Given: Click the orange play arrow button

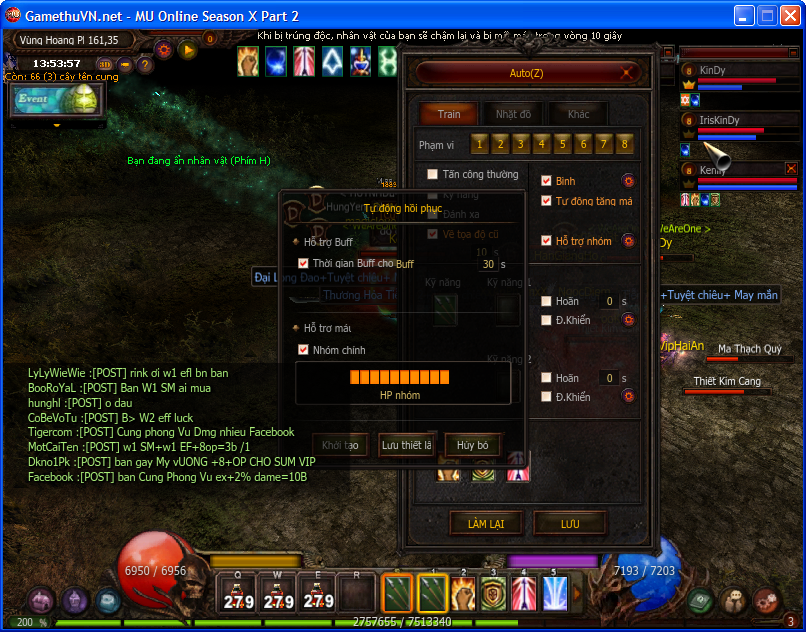Looking at the screenshot, I should tap(187, 49).
